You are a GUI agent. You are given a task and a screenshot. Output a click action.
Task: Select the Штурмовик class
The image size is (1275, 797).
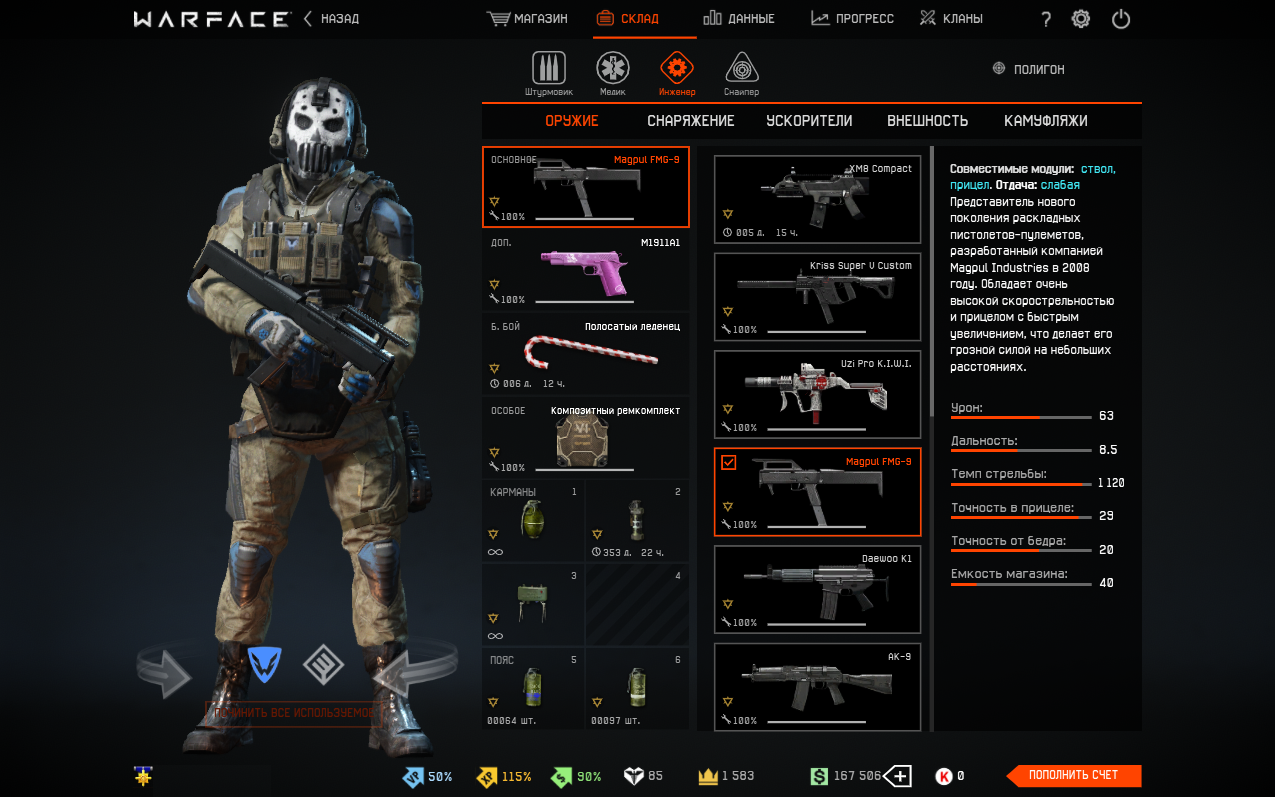548,73
